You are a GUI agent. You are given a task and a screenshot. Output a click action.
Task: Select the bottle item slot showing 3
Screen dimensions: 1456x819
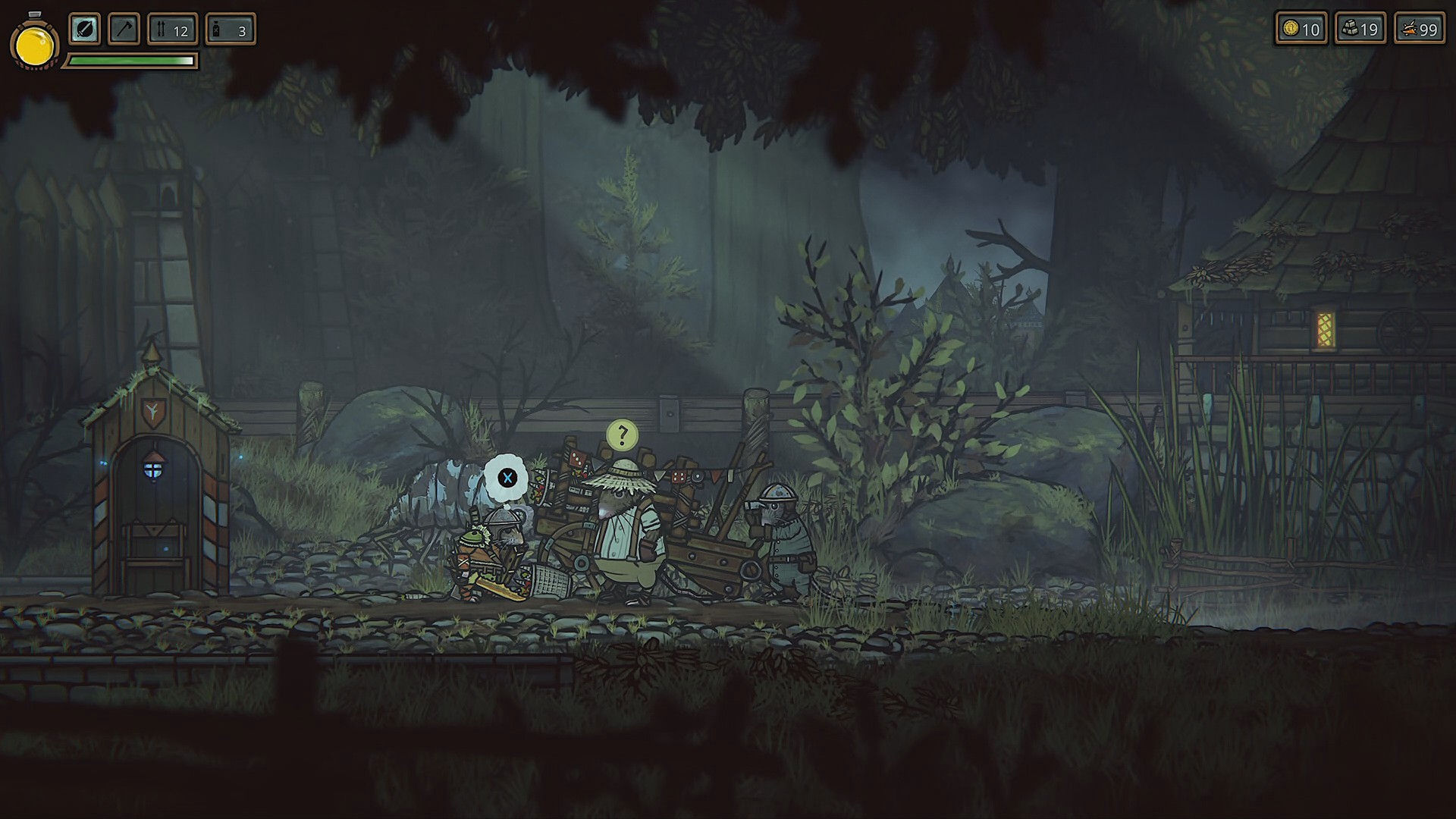[231, 30]
